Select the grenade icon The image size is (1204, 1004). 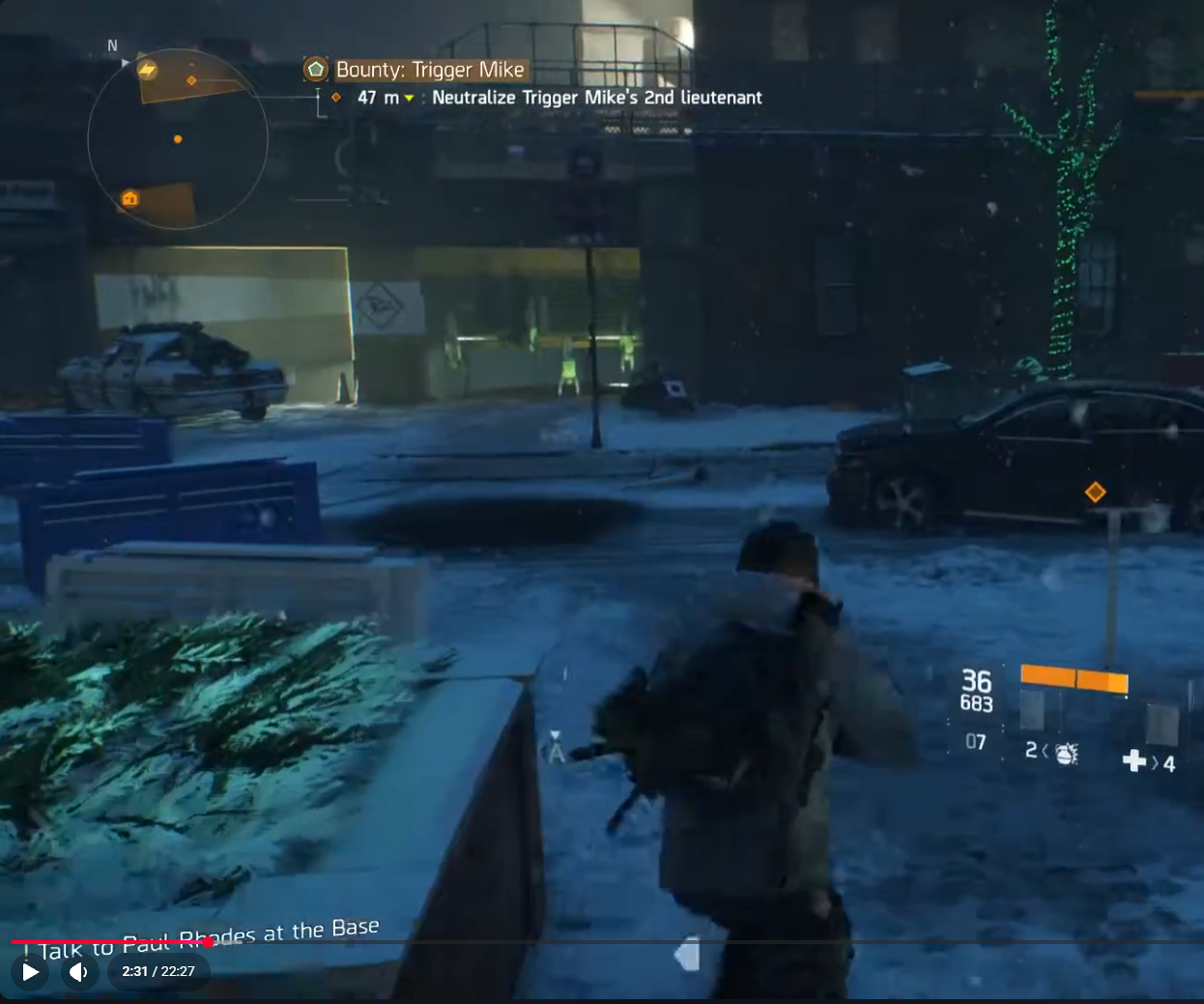[x=1066, y=753]
